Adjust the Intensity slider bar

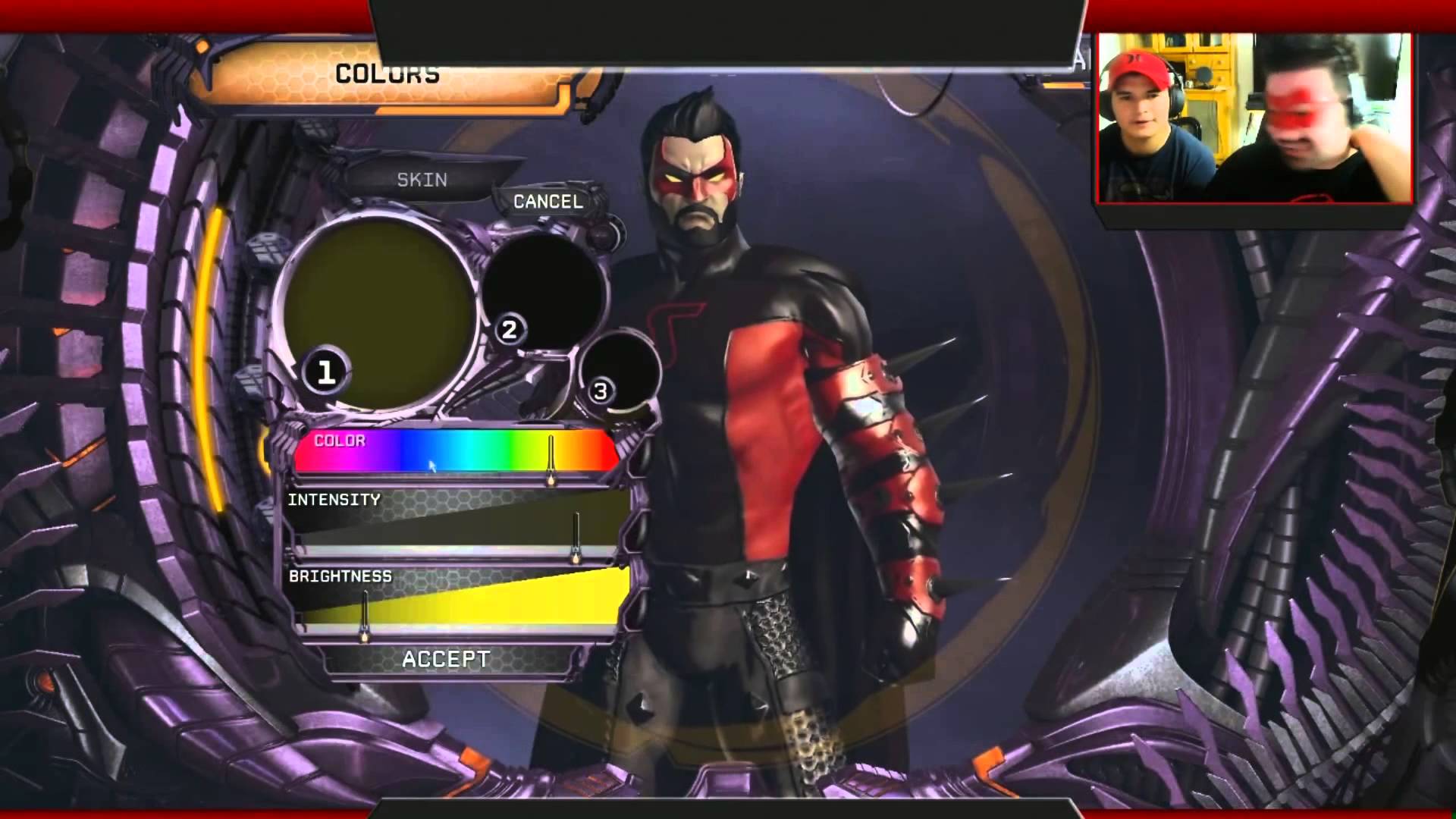455,529
